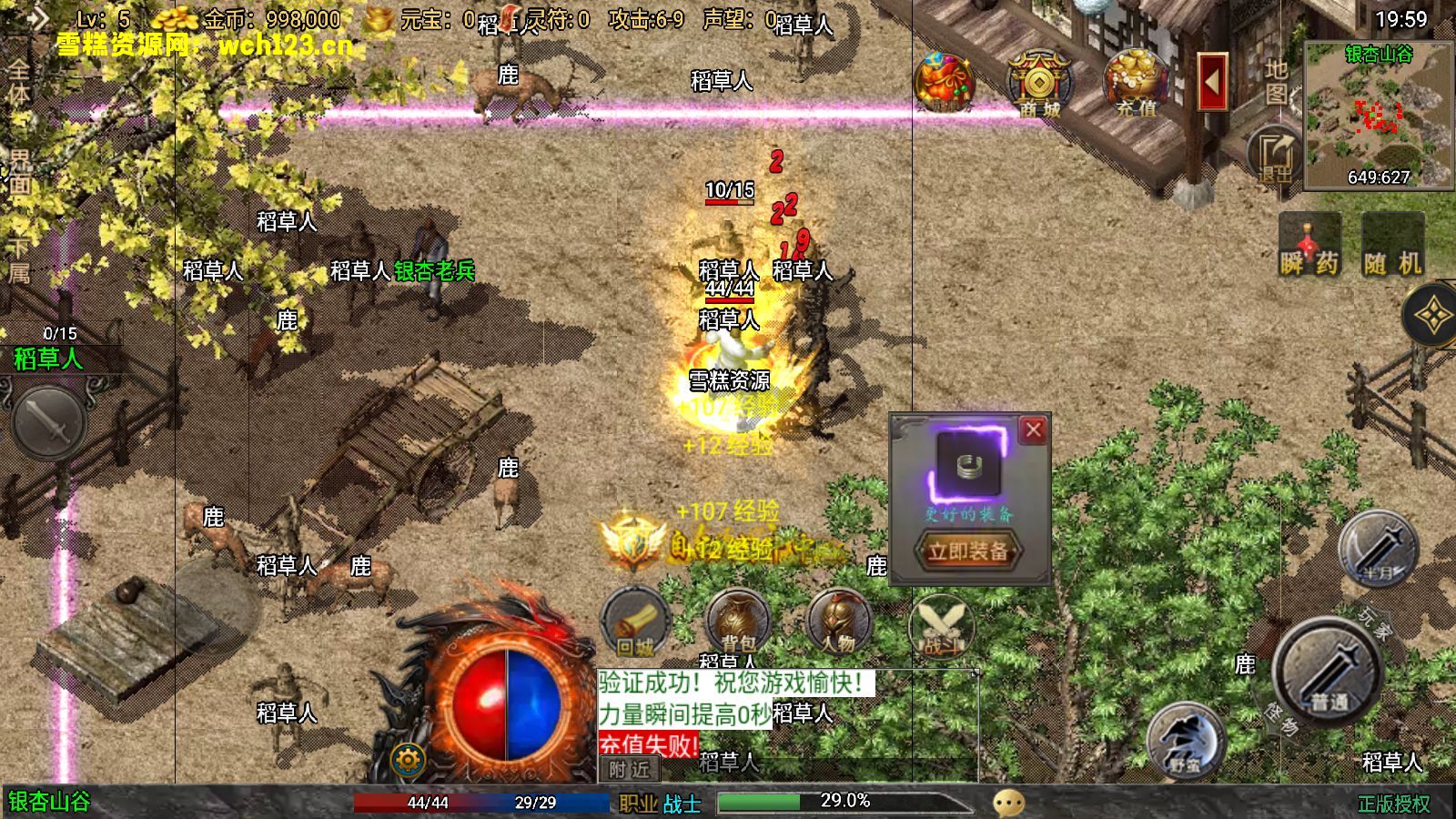Use the 回城 return scroll
Viewport: 1456px width, 819px height.
tap(635, 625)
